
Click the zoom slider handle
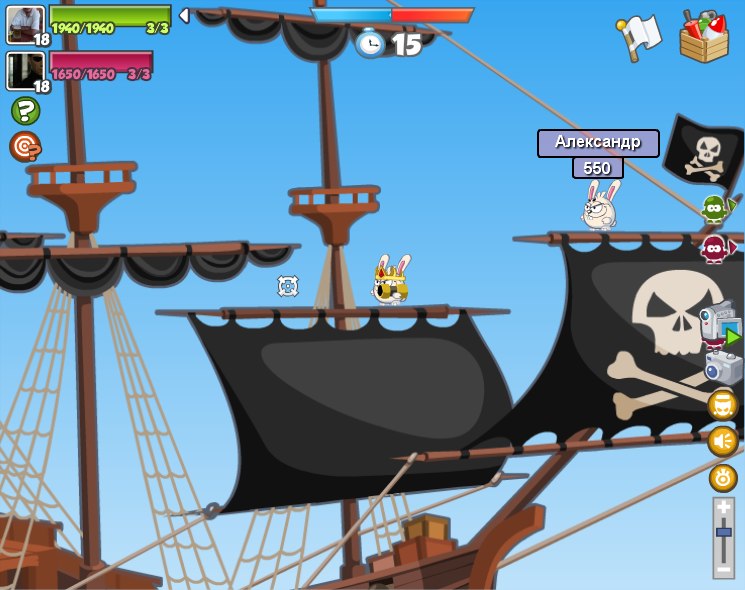click(x=723, y=533)
